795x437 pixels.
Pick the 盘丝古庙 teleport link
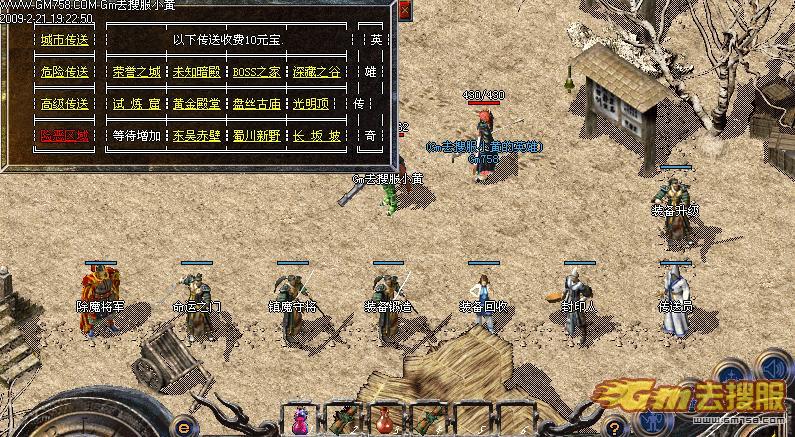pyautogui.click(x=255, y=103)
